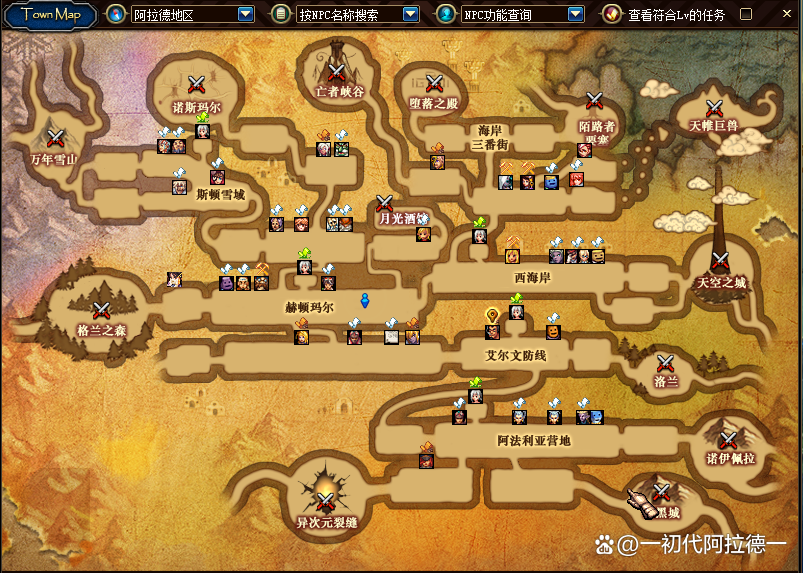
Task: Click the 天空之城 dungeon marker
Action: (x=720, y=263)
